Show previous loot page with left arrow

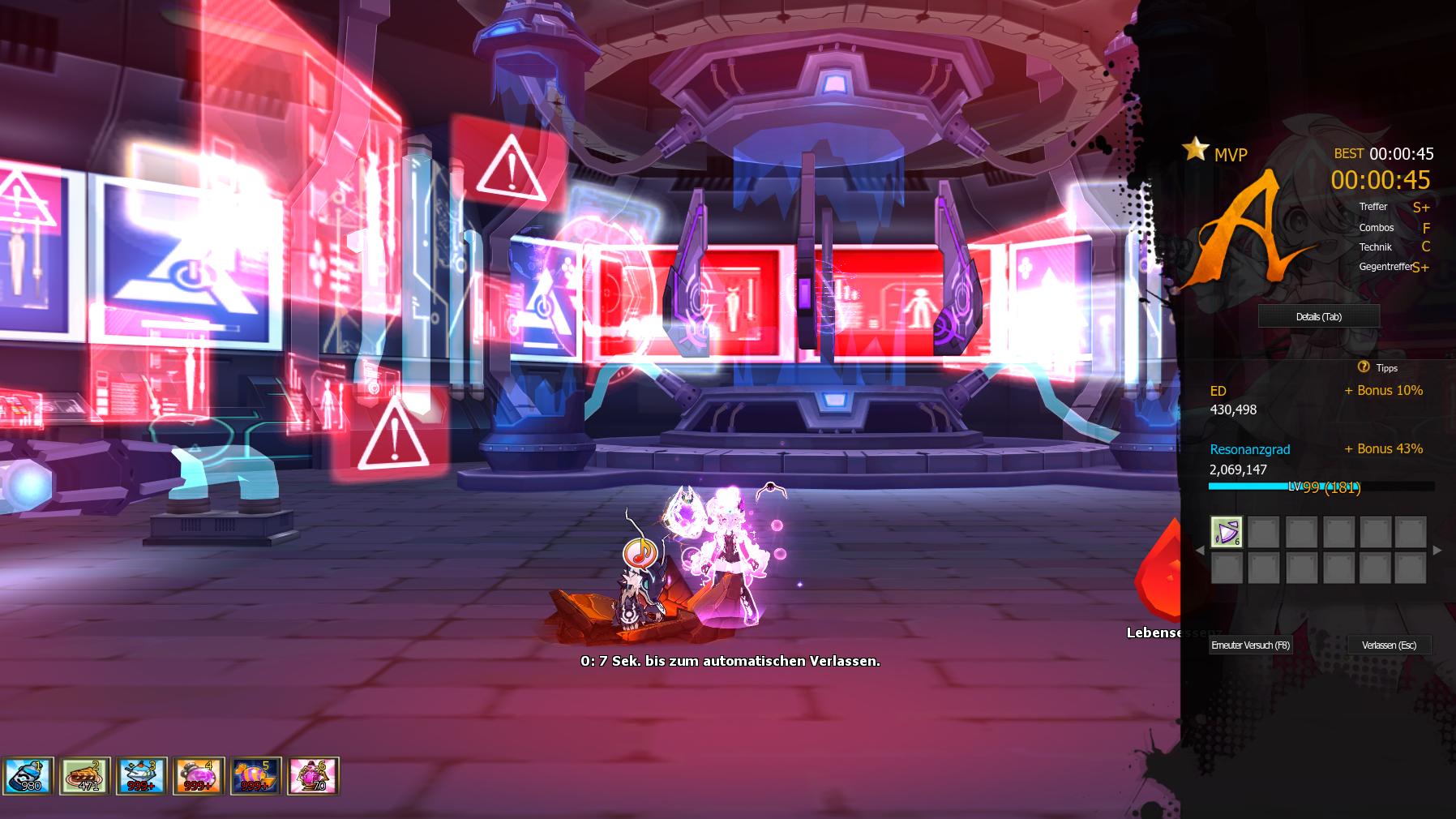[1200, 551]
